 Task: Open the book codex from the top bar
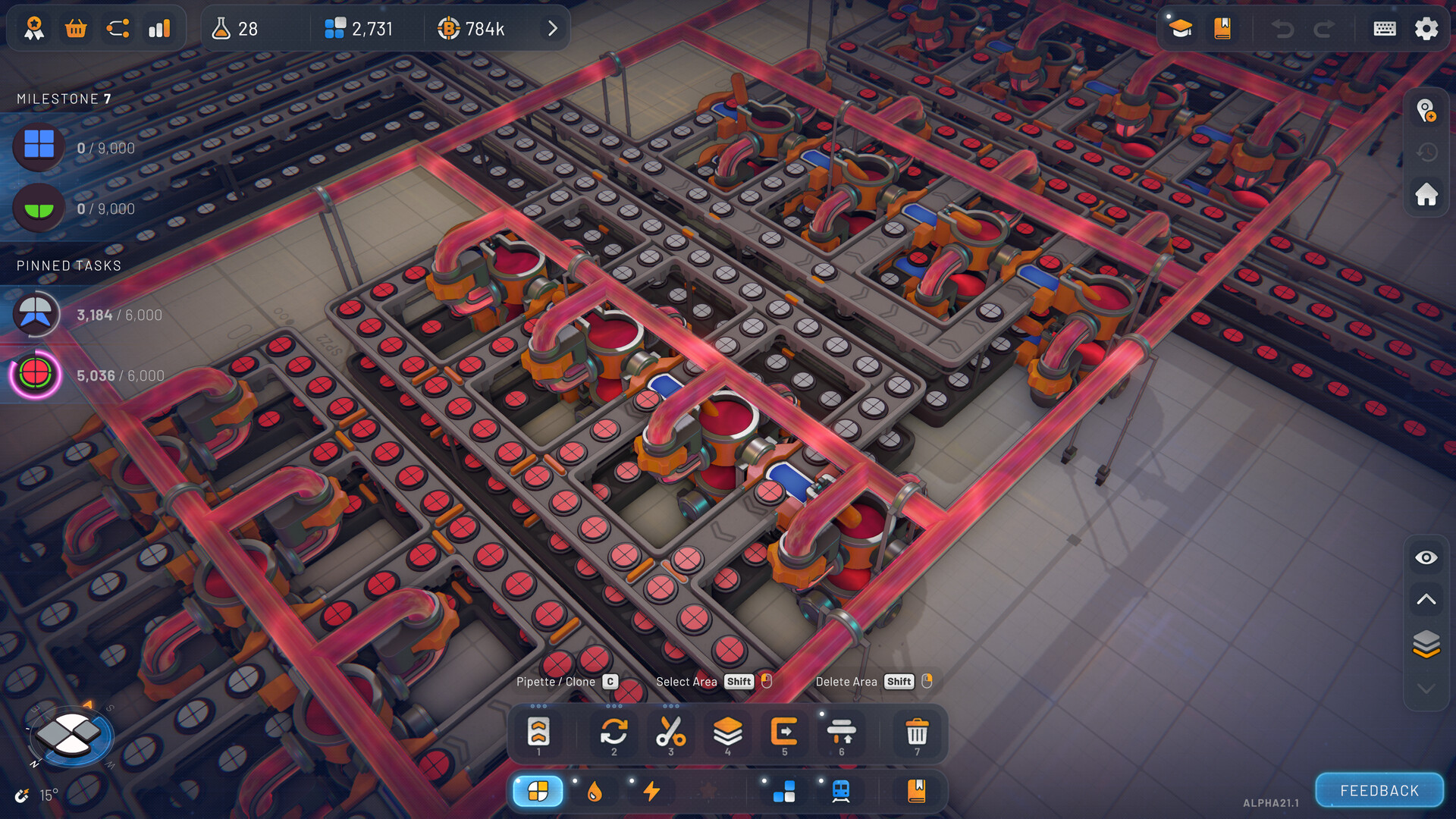[1221, 28]
